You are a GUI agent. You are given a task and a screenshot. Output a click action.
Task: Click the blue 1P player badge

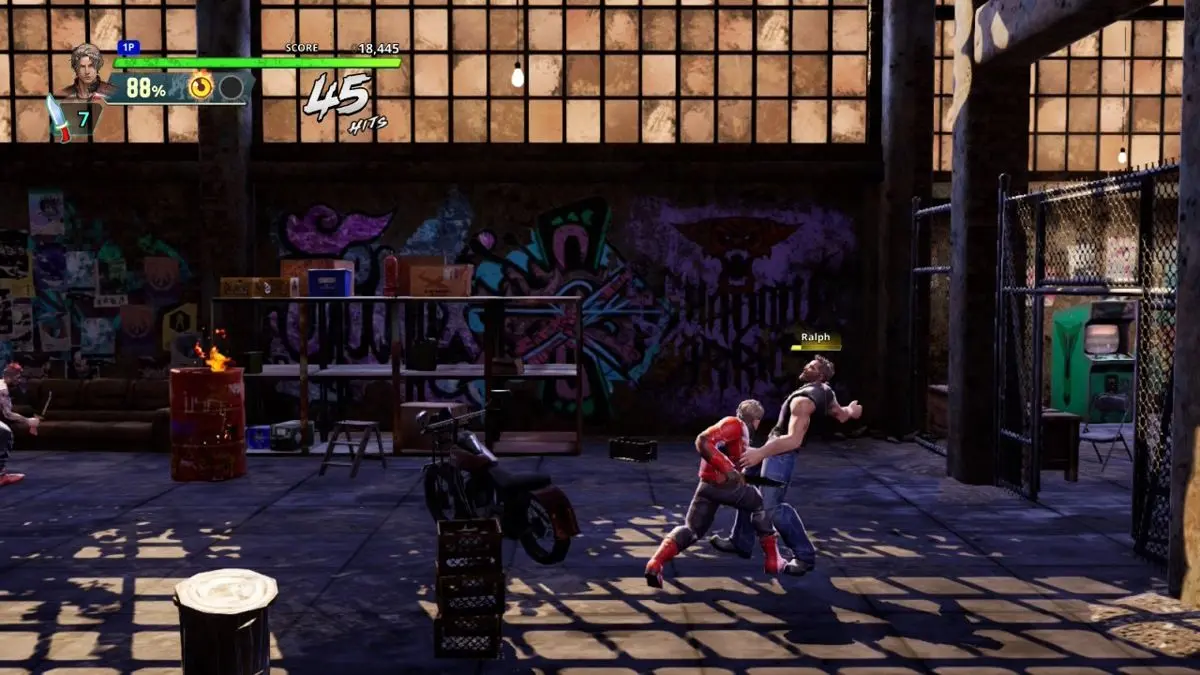[x=128, y=47]
